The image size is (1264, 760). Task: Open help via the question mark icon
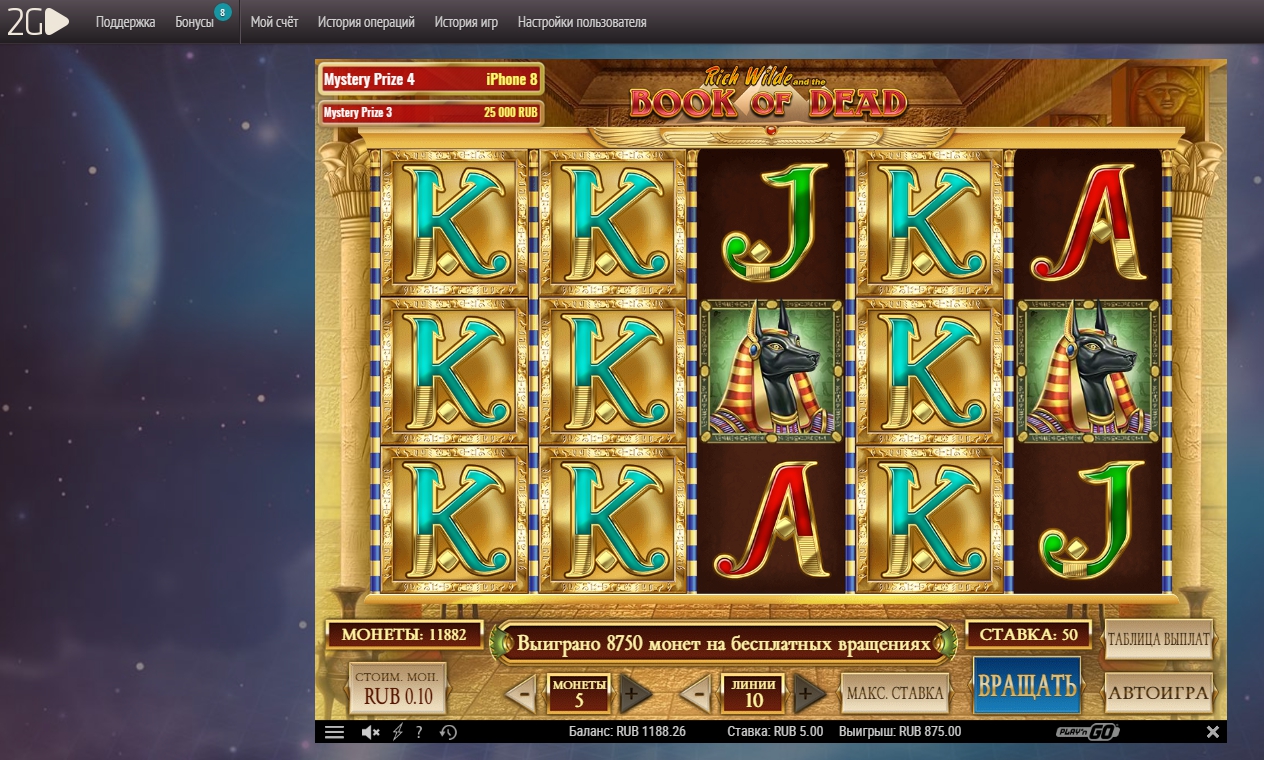coord(418,732)
